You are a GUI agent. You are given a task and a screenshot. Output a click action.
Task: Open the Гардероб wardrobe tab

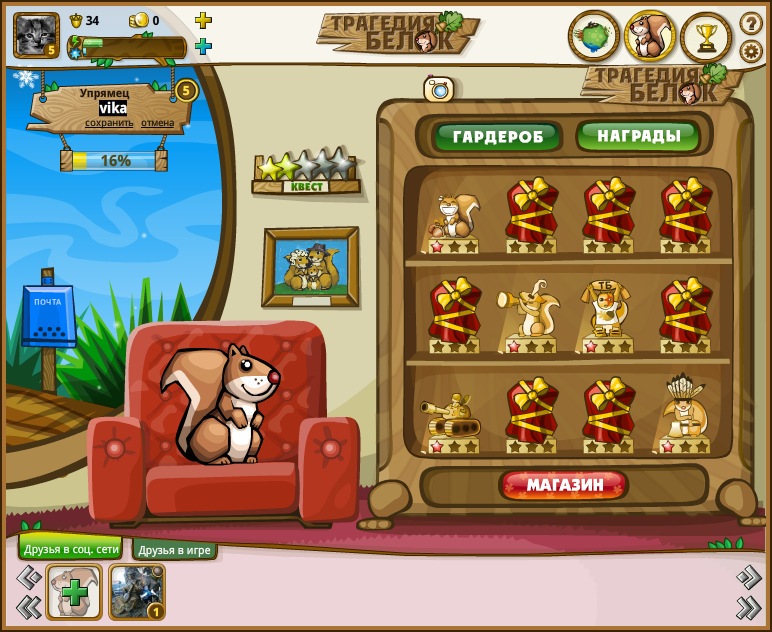point(497,137)
